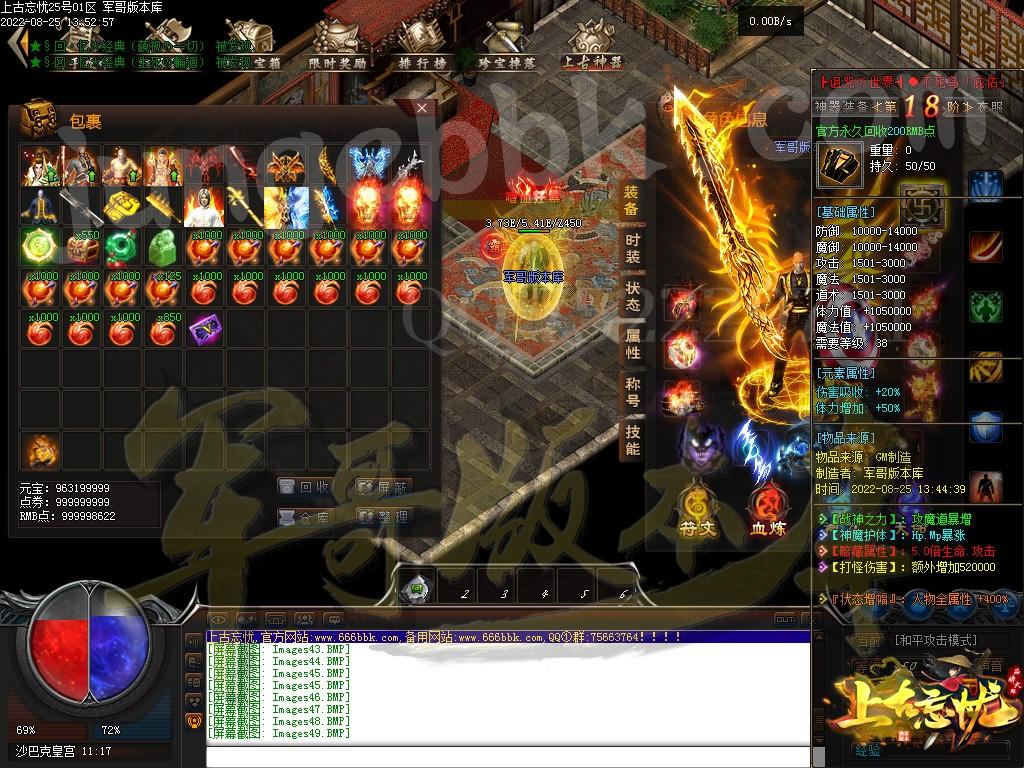Click the 整理 sort button

click(x=383, y=517)
